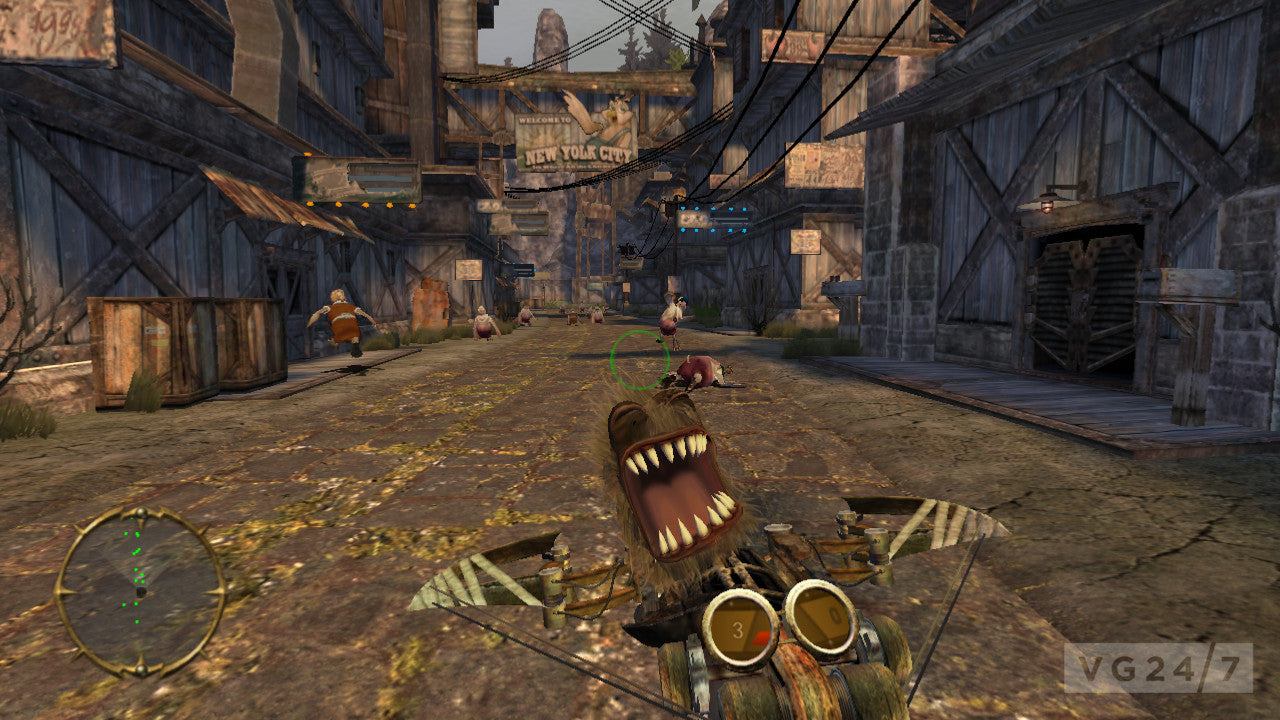Open the radar minimap in the corner
Image resolution: width=1280 pixels, height=720 pixels.
tap(141, 592)
